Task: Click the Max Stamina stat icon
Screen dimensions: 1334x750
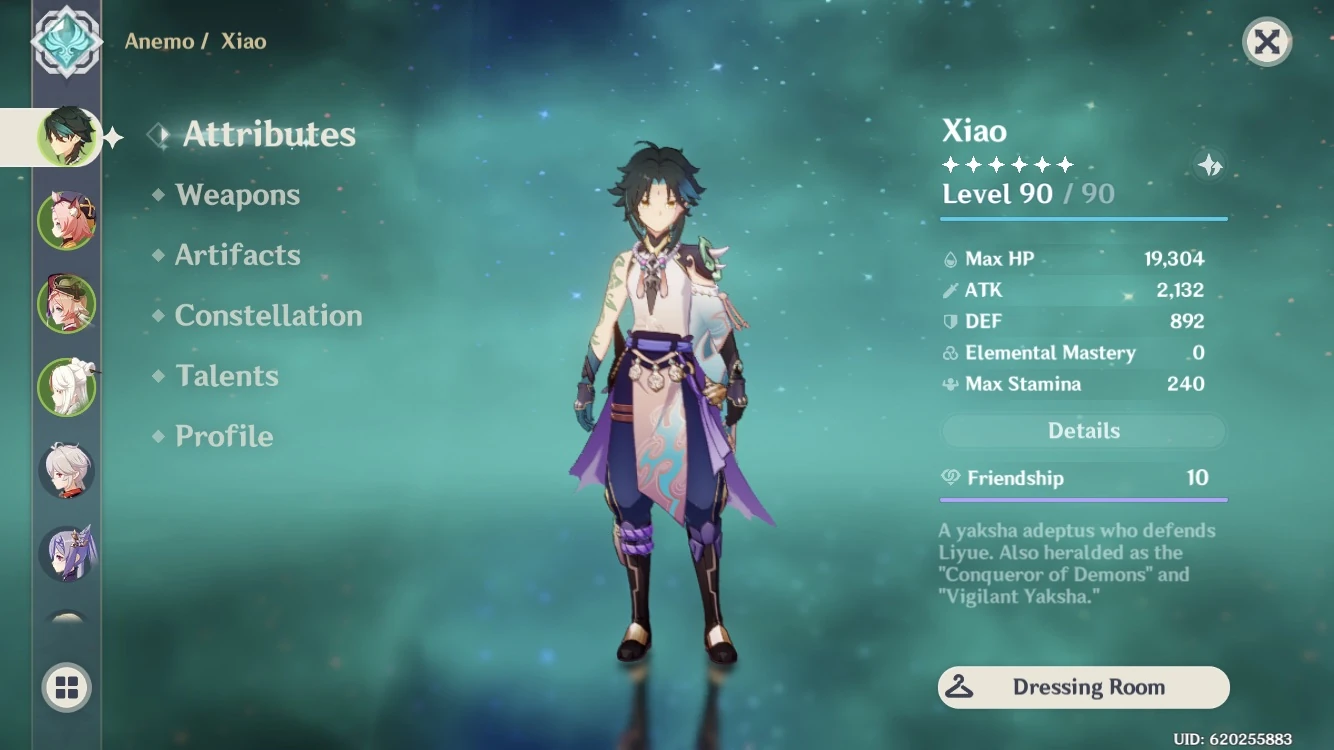Action: (949, 384)
